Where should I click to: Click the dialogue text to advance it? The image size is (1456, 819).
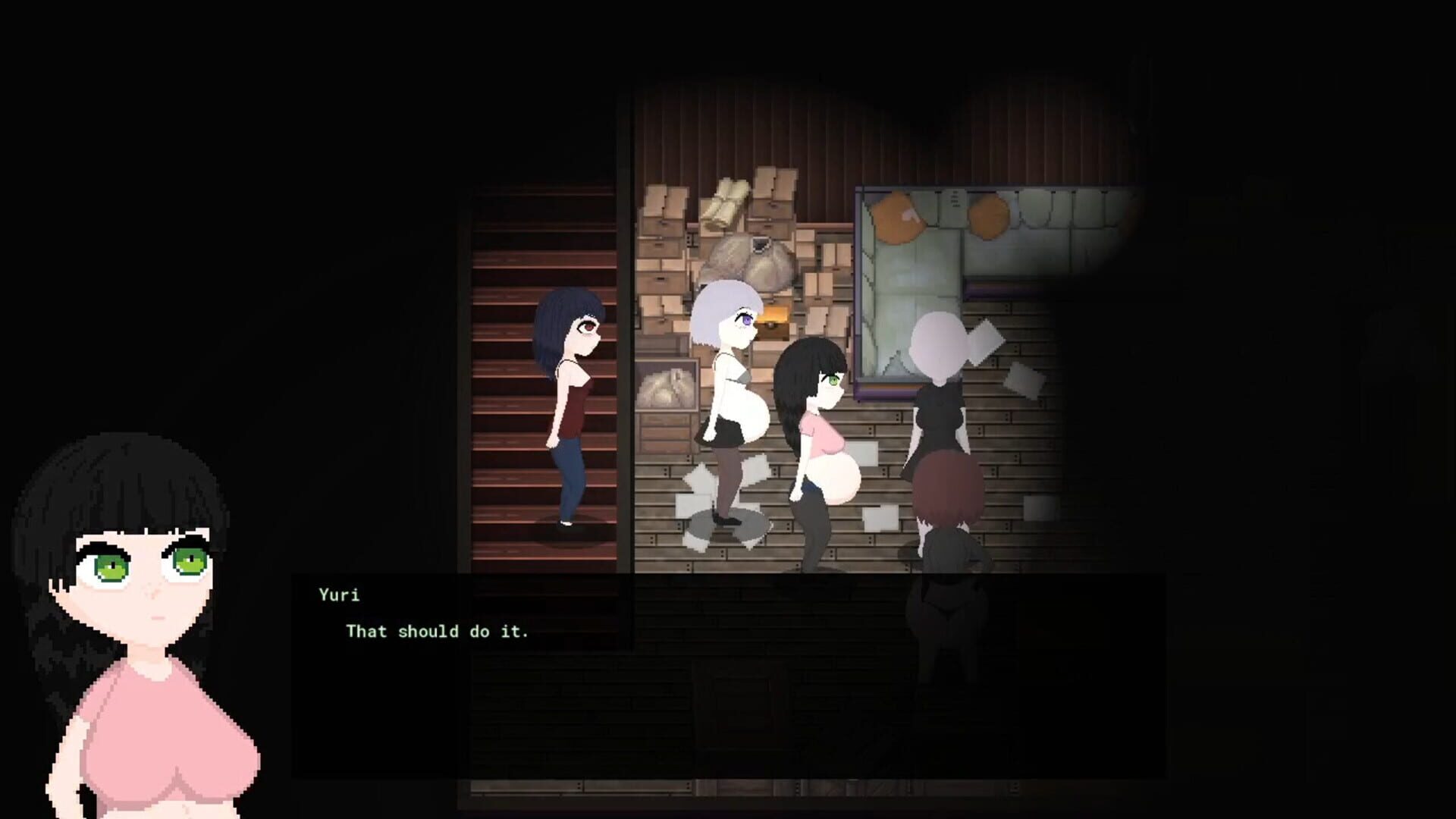pyautogui.click(x=438, y=631)
